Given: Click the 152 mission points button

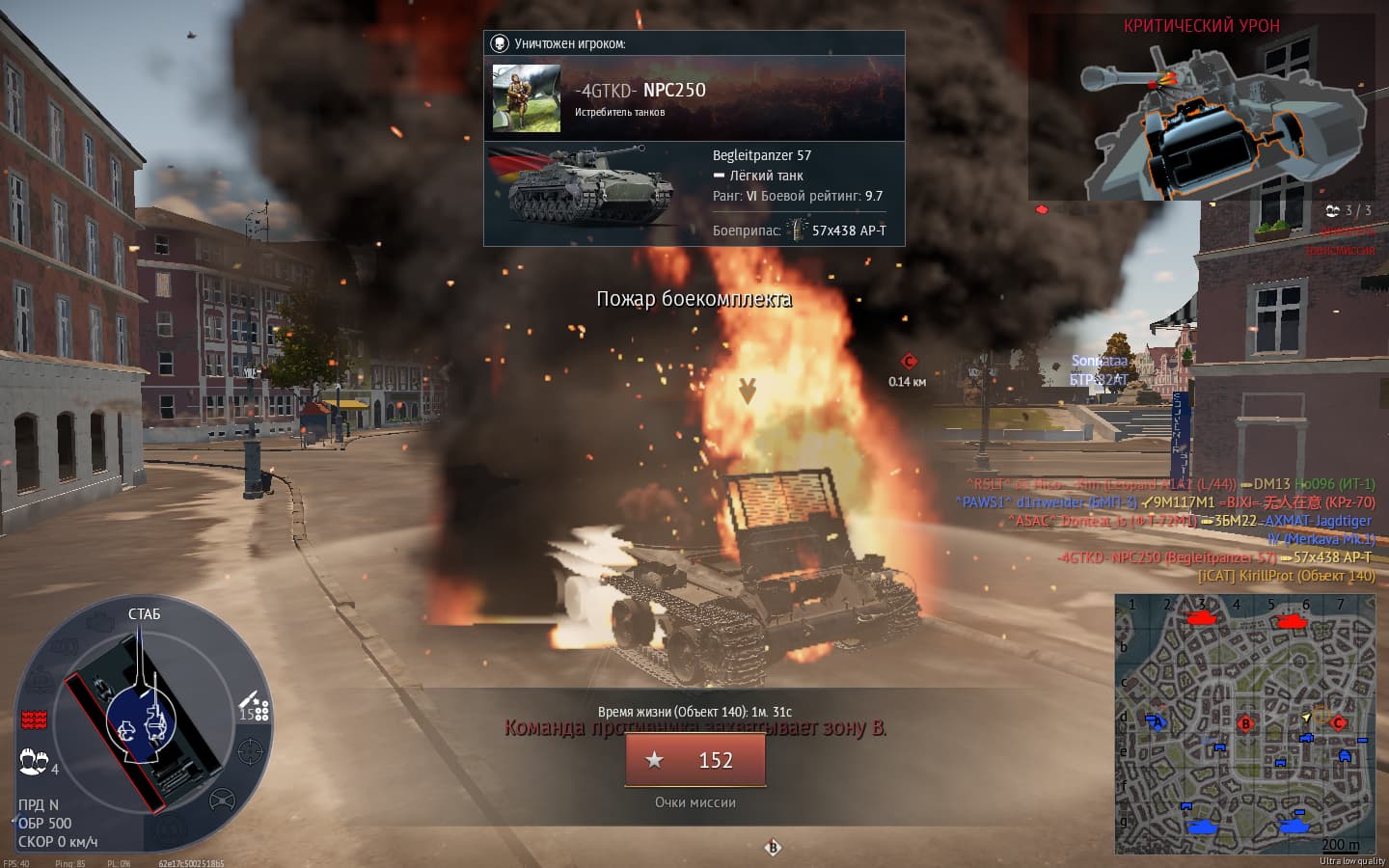Looking at the screenshot, I should coord(695,760).
